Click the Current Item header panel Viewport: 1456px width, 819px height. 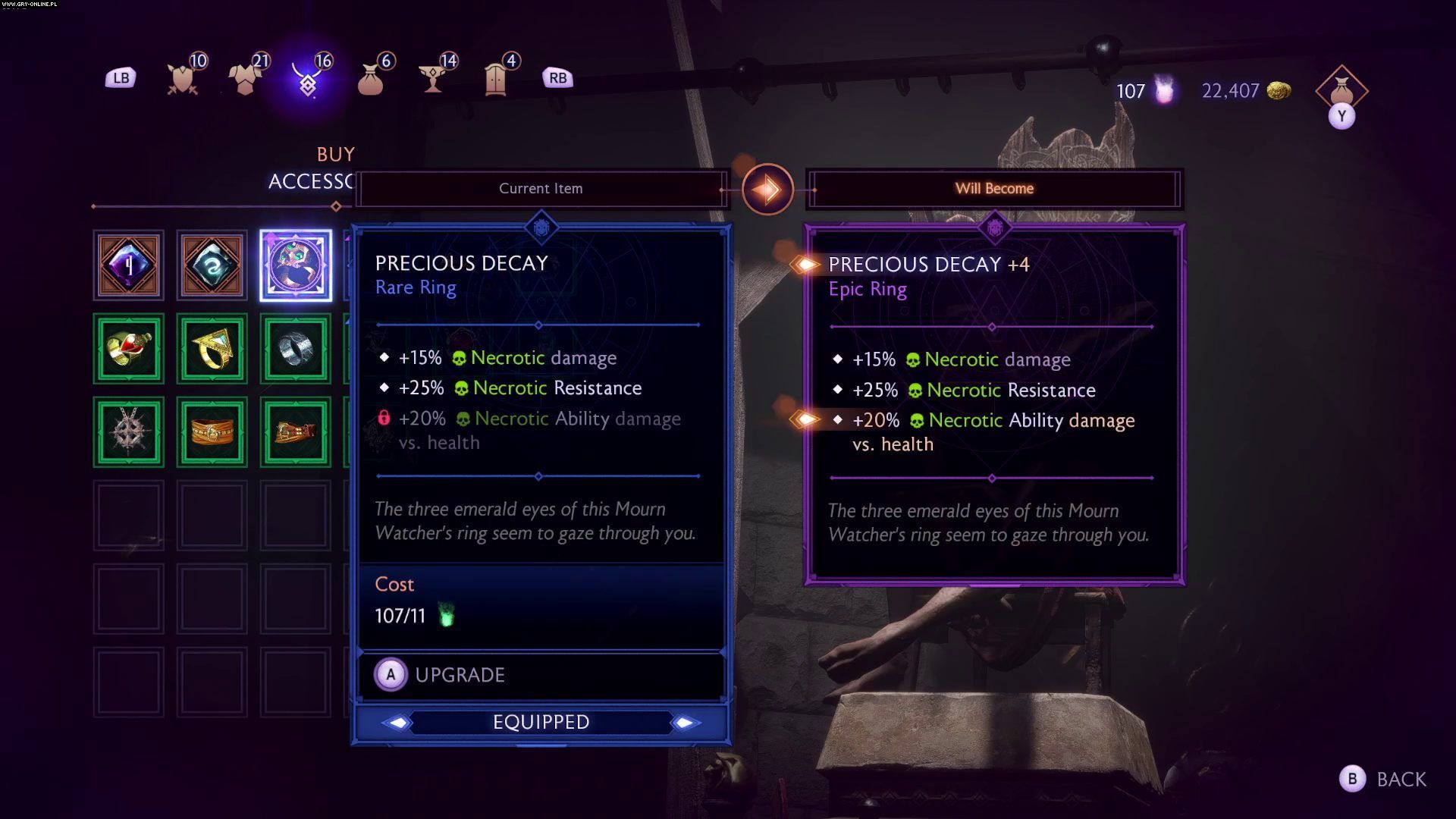pyautogui.click(x=541, y=189)
